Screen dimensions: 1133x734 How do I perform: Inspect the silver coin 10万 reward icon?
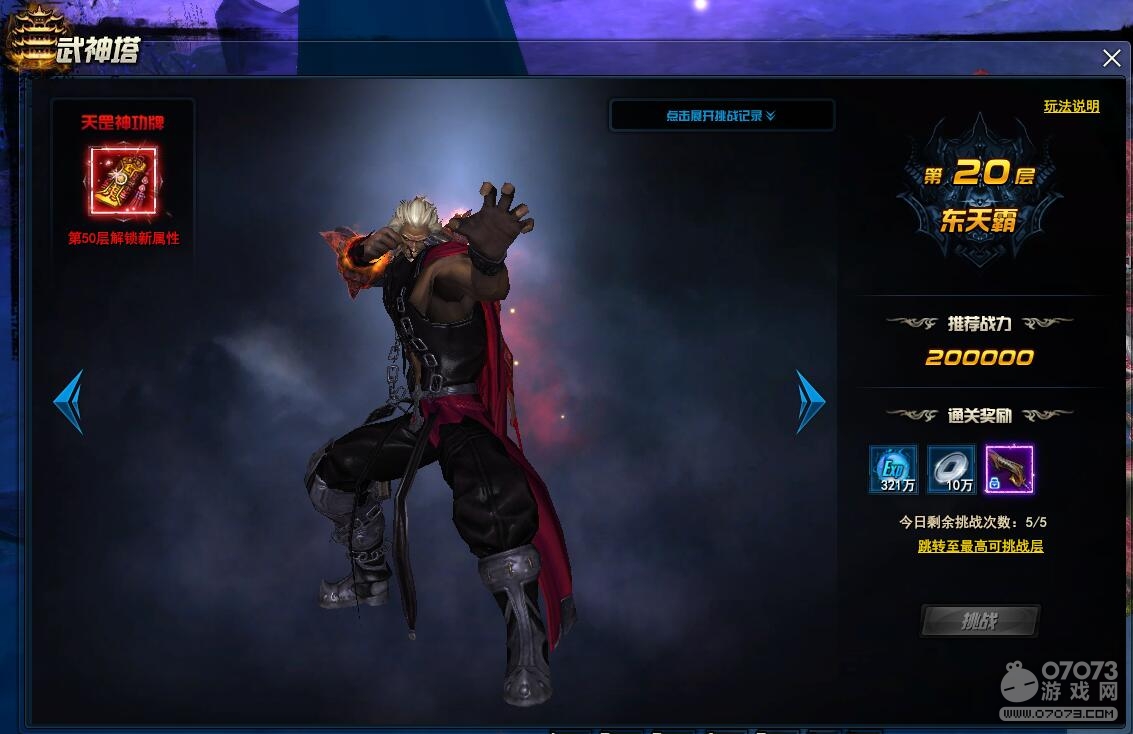pos(951,470)
